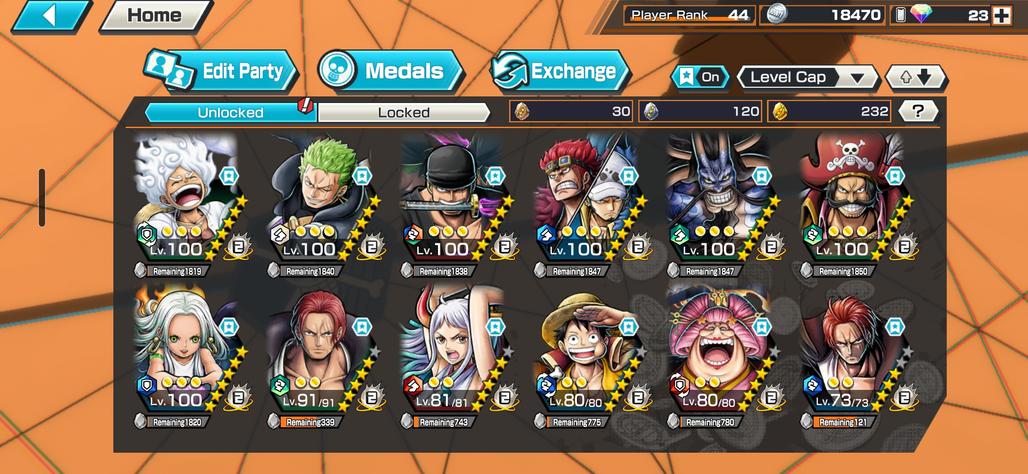
Task: Open the Edit Party screen
Action: click(221, 71)
